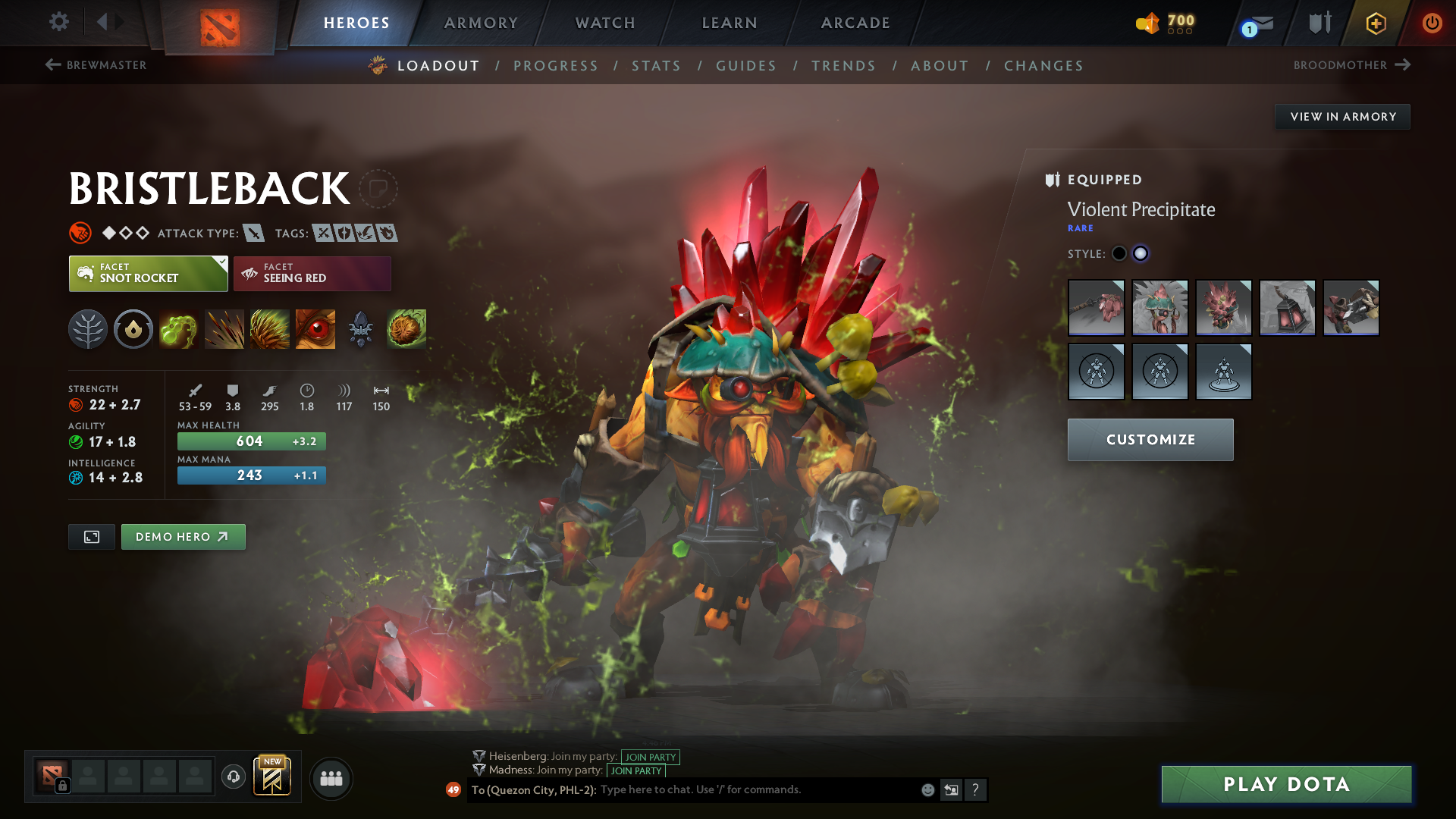Go to the next hero Broodmother

(x=1357, y=65)
